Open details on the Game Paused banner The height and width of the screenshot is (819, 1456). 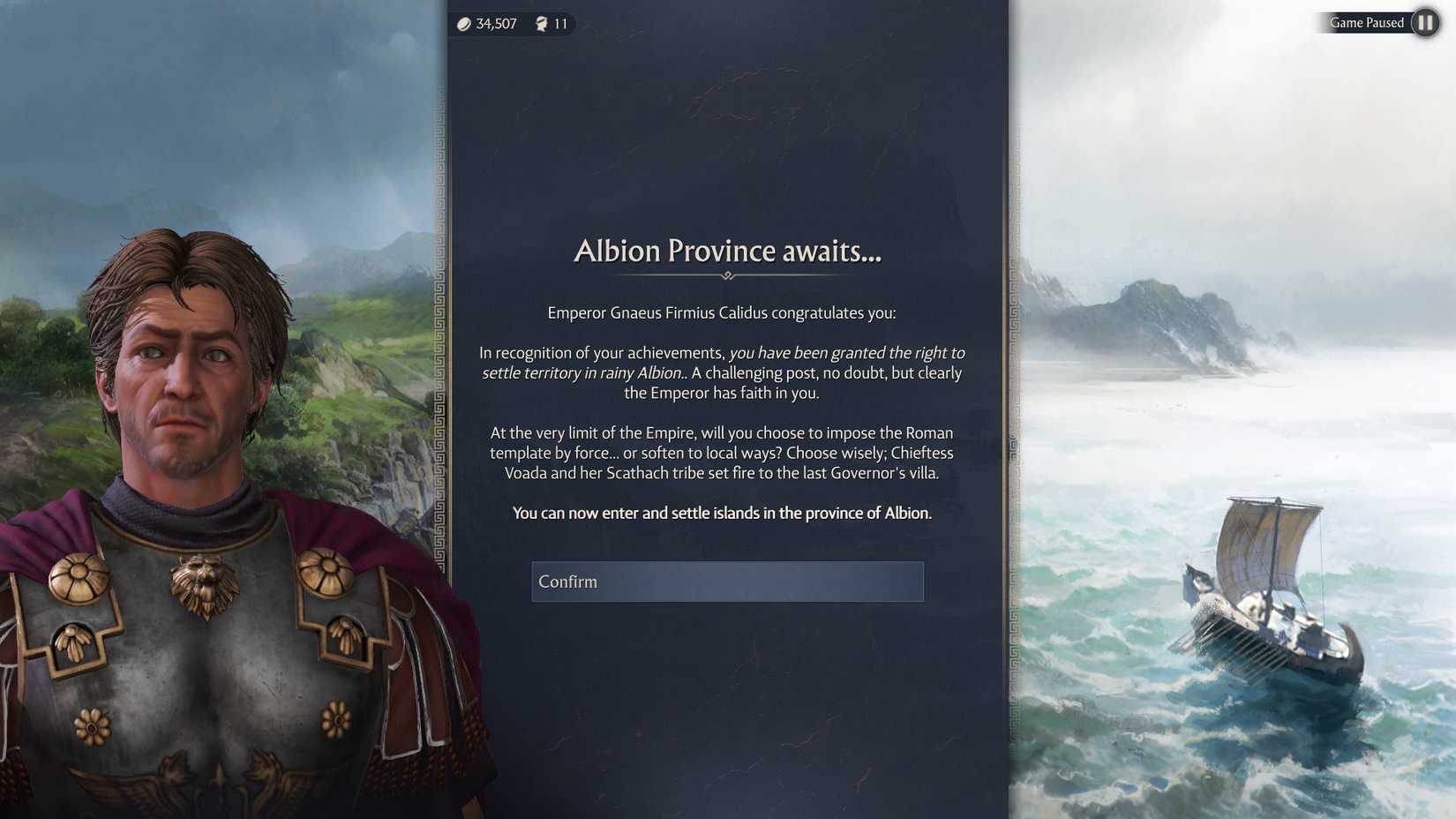[1367, 23]
